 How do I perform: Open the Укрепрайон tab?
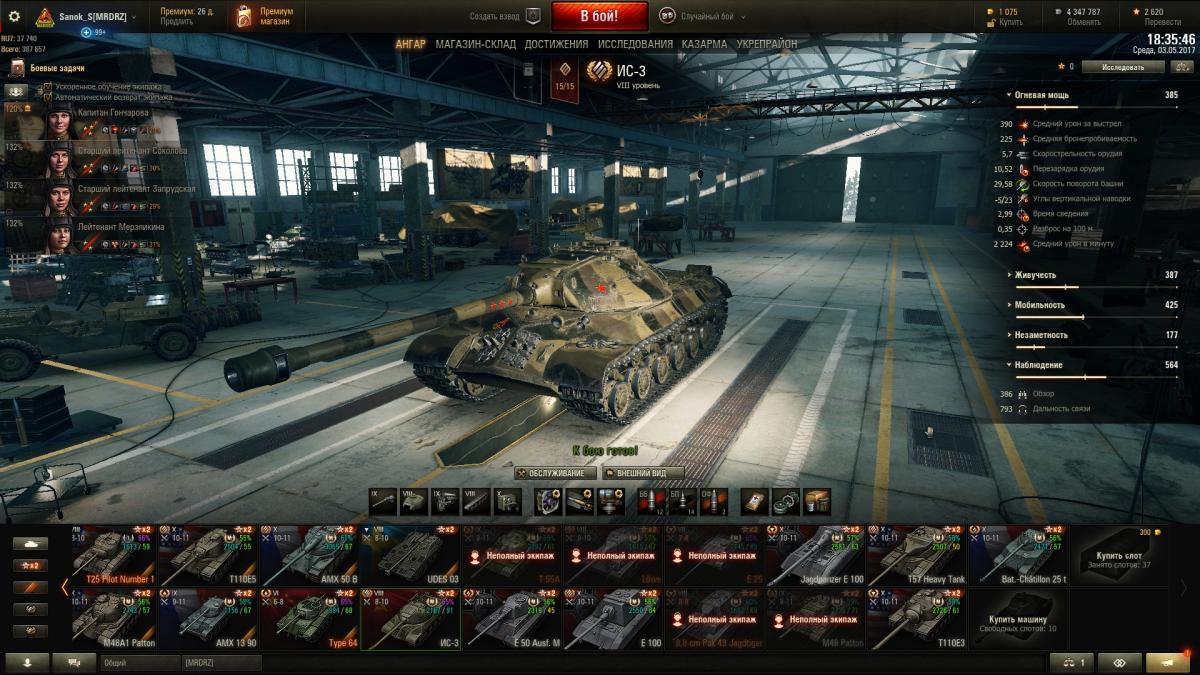pyautogui.click(x=767, y=45)
